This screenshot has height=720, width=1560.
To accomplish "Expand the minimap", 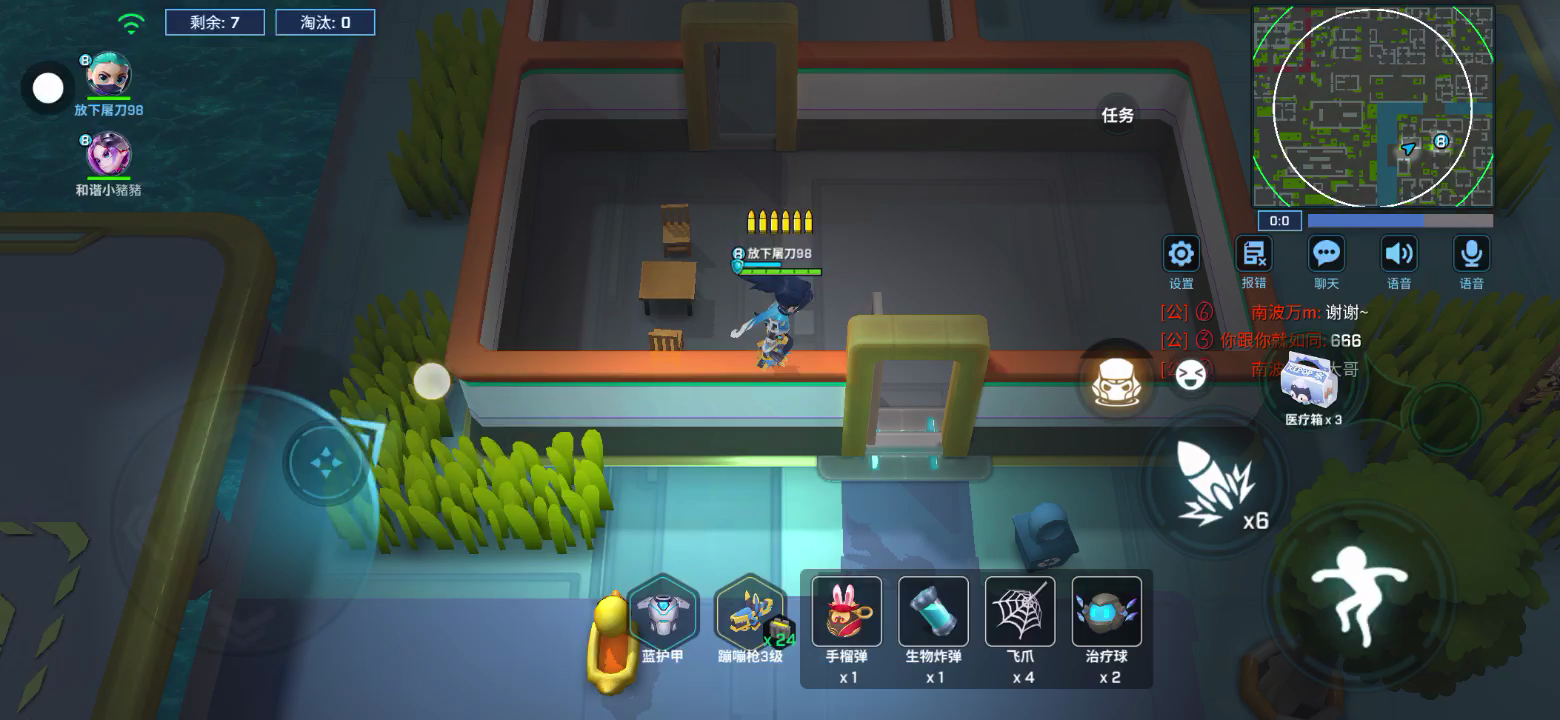I will coord(1373,105).
